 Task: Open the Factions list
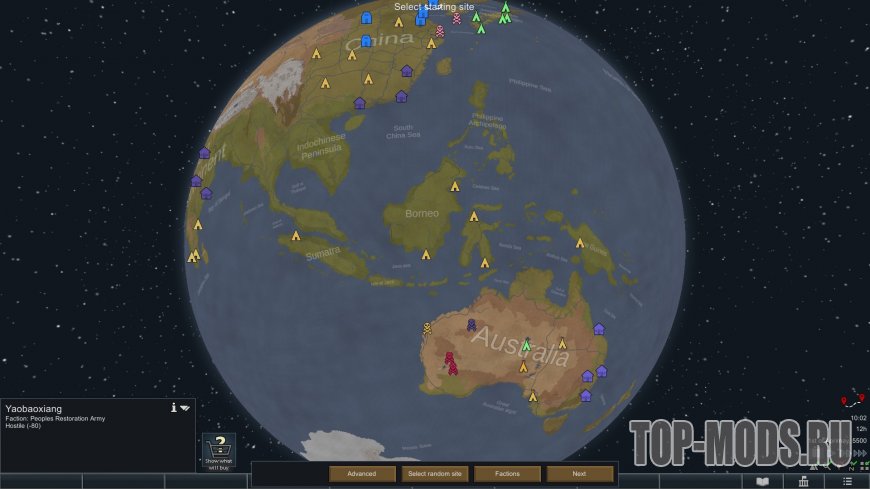pyautogui.click(x=507, y=473)
